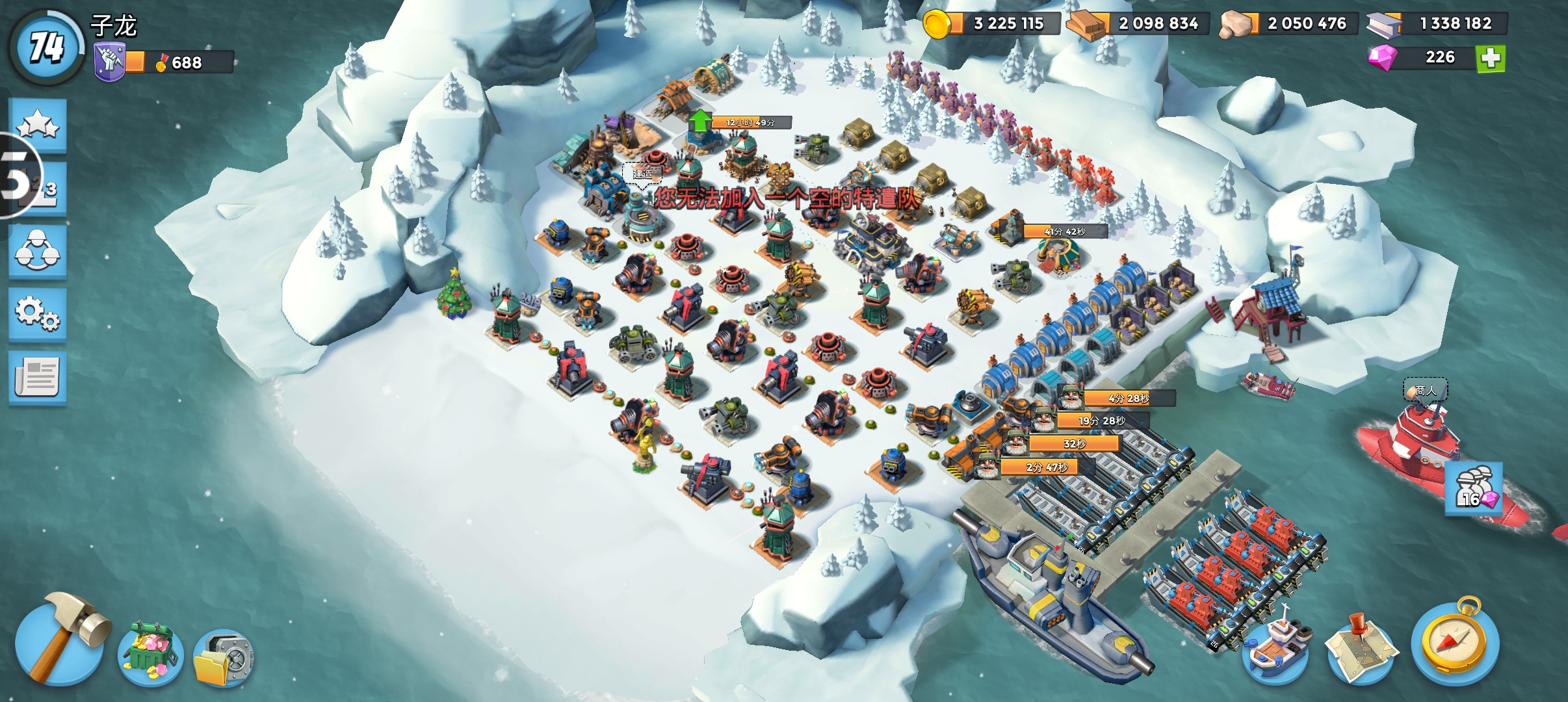
Task: Tap the 商人 trader speech bubble
Action: coord(1425,390)
